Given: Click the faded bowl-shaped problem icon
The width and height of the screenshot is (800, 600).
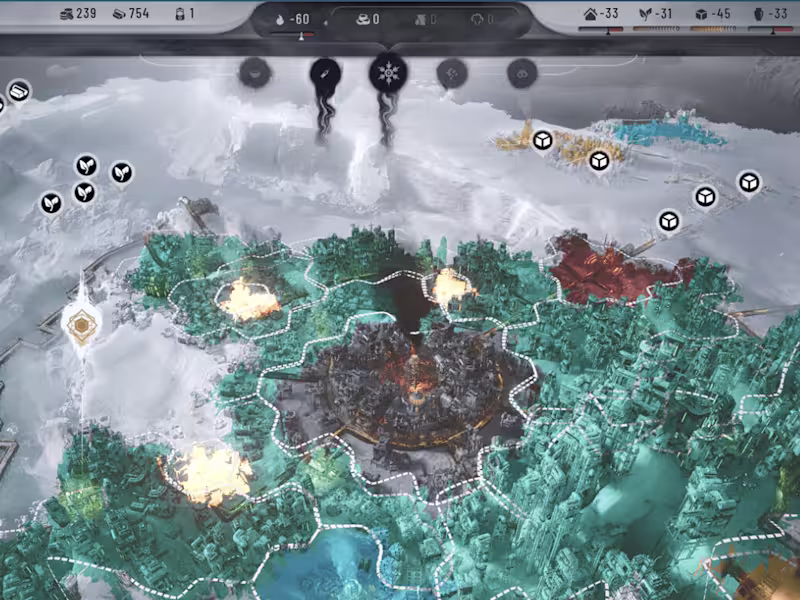Looking at the screenshot, I should (256, 72).
